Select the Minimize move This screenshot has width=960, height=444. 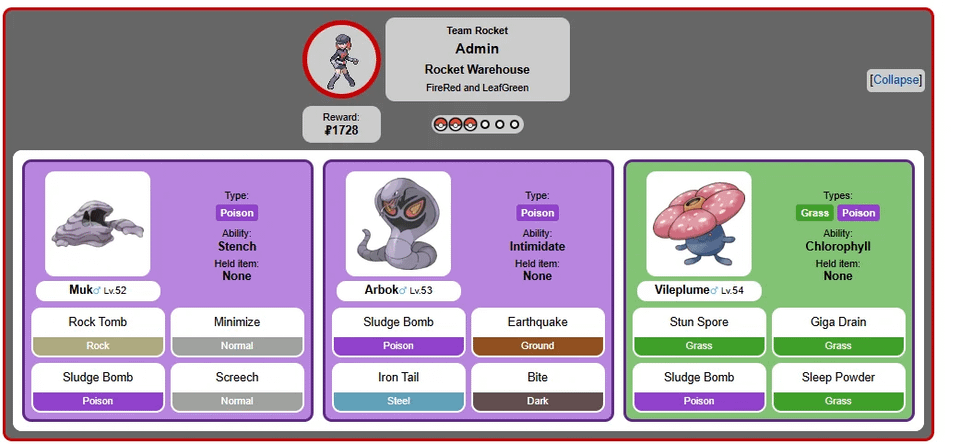pos(237,322)
